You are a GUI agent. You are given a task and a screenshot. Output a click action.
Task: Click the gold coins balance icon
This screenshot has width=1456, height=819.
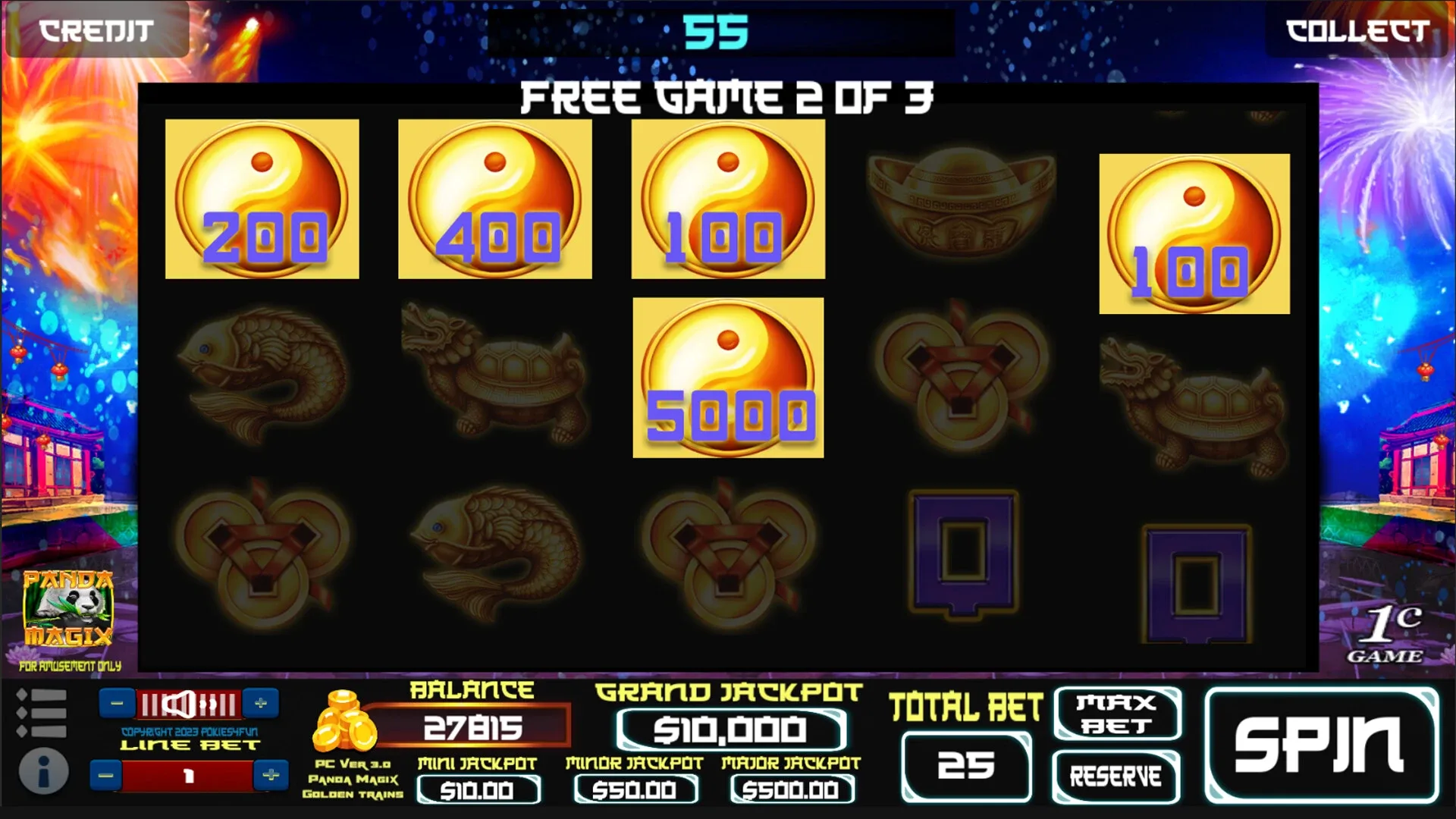[345, 722]
